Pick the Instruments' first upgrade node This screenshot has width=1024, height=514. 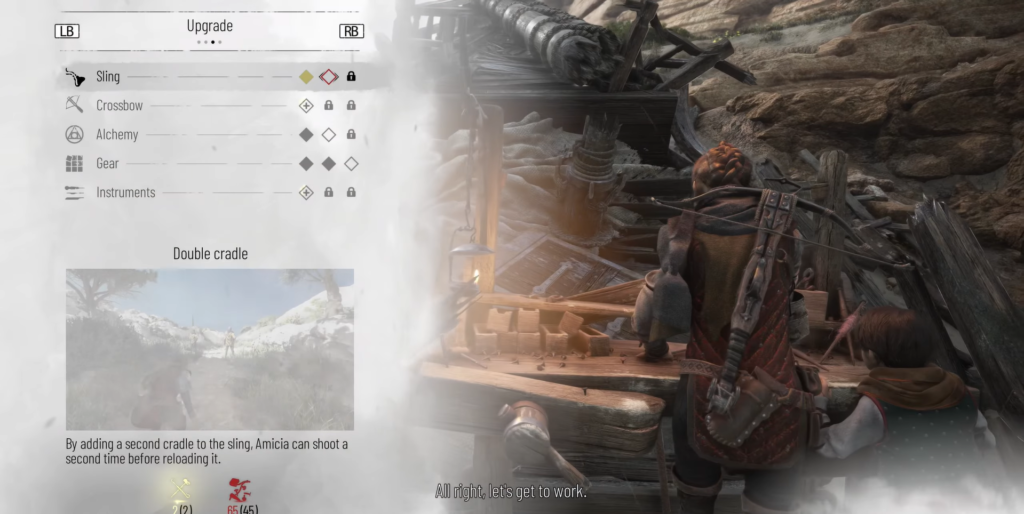pos(306,192)
